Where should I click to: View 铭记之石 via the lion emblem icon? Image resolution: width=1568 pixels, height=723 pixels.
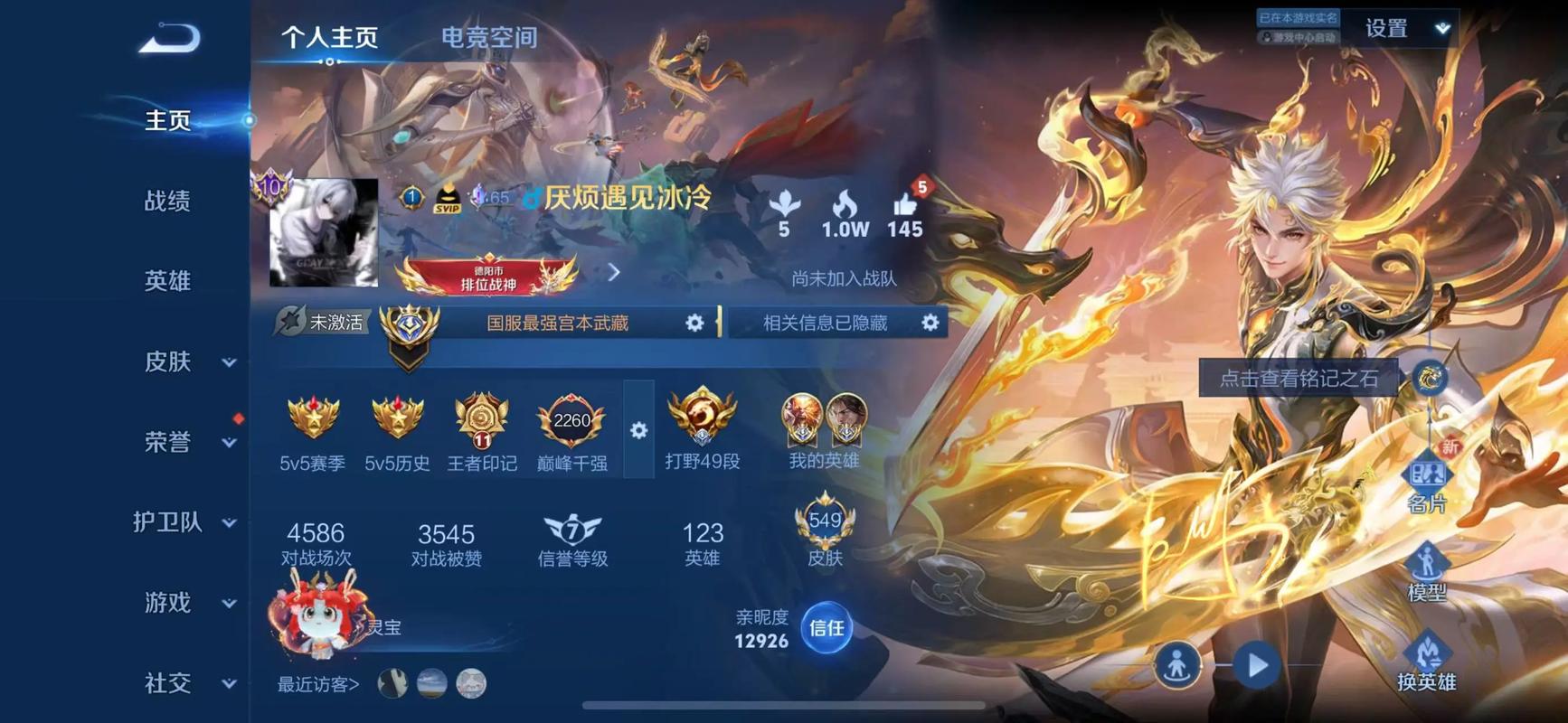(1429, 378)
